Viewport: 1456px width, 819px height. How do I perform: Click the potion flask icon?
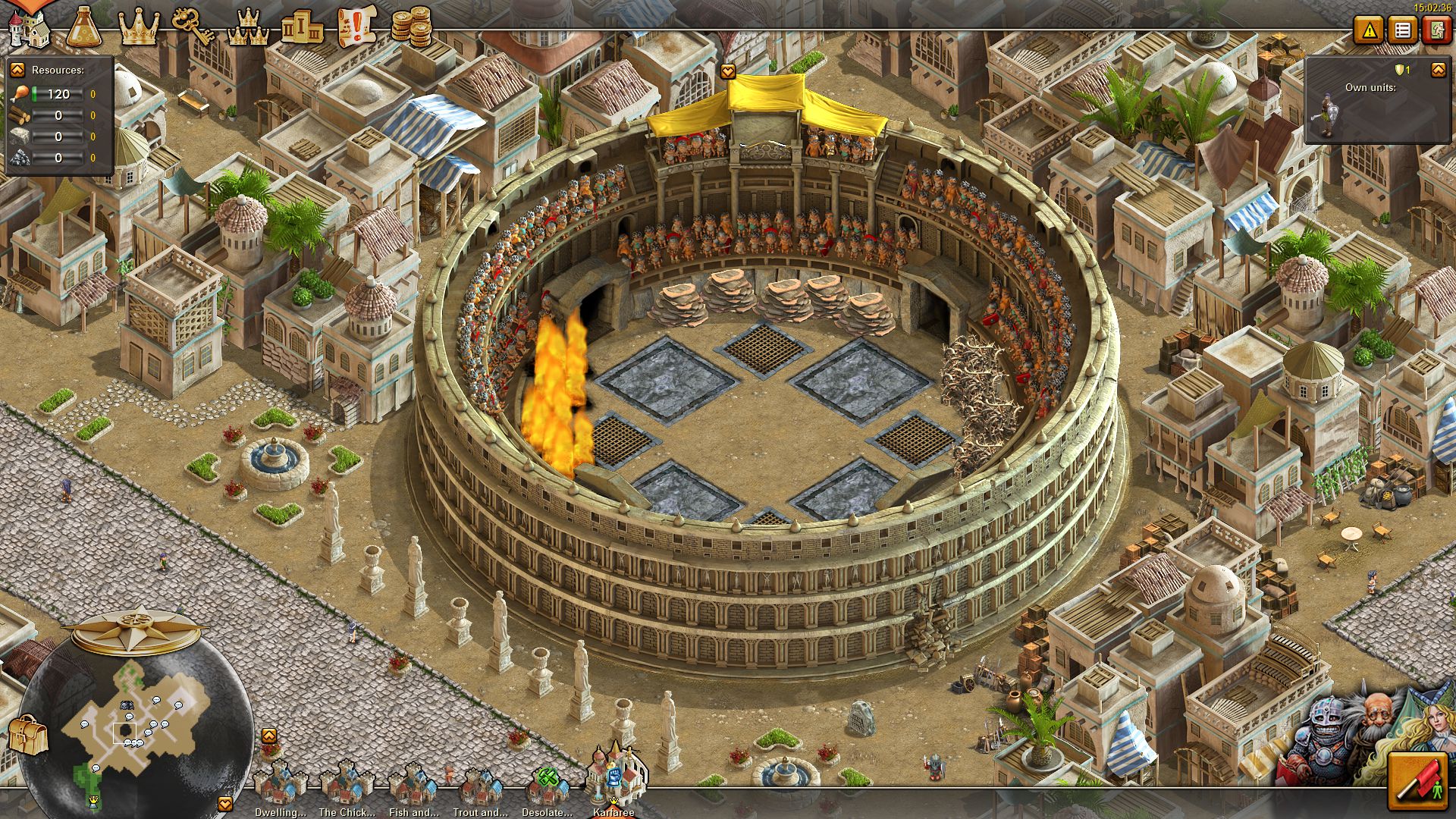86,27
